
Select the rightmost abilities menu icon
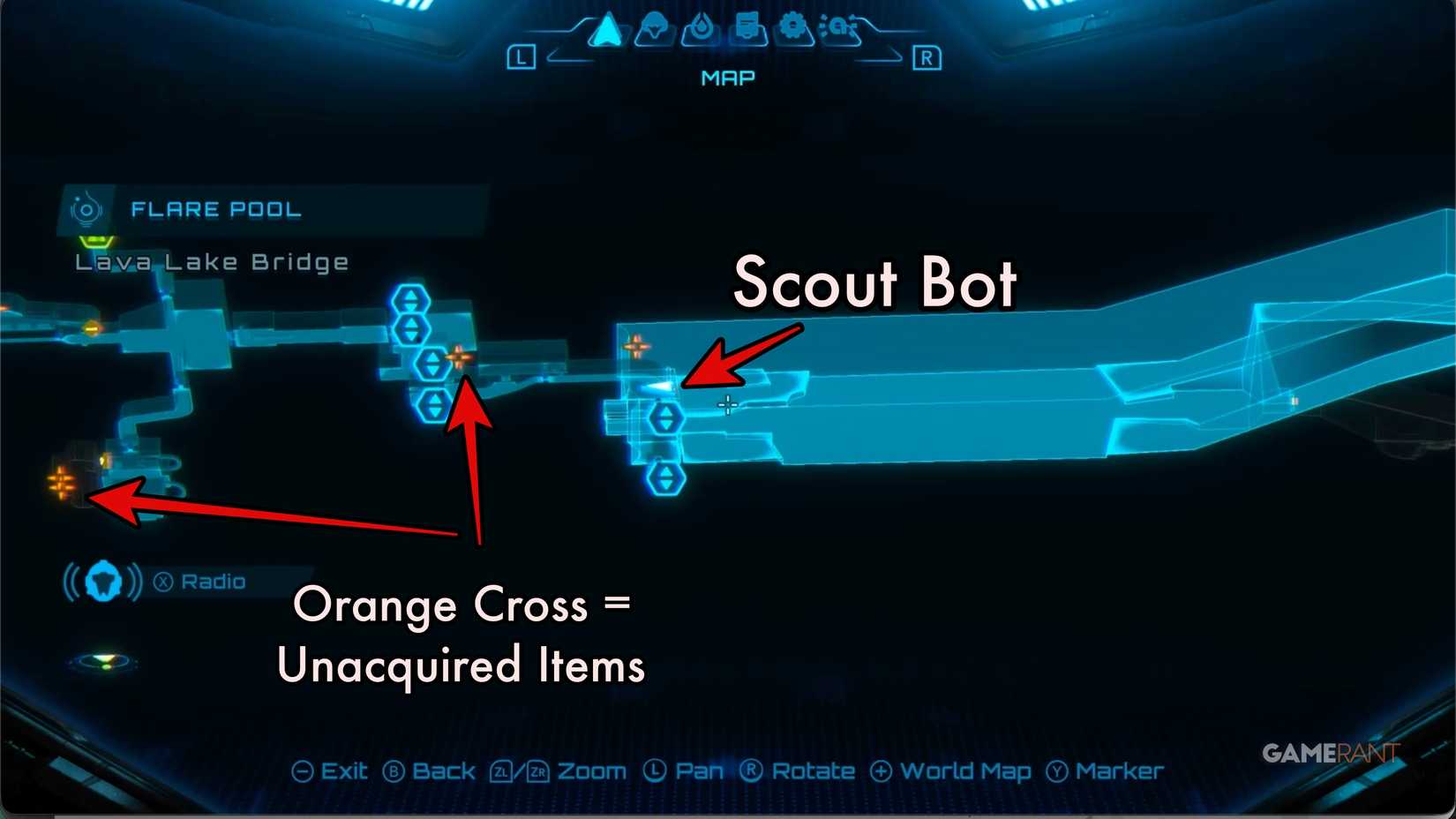(x=840, y=28)
